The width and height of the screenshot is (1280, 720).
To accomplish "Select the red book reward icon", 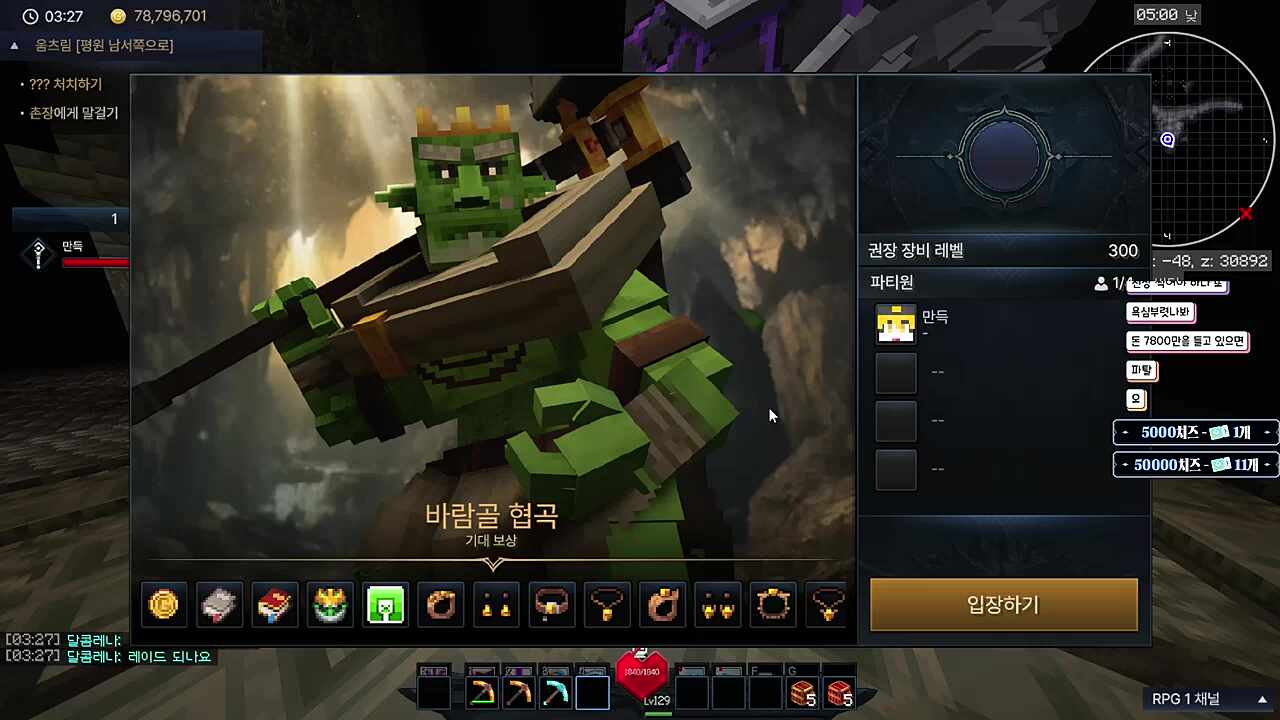I will 274,604.
